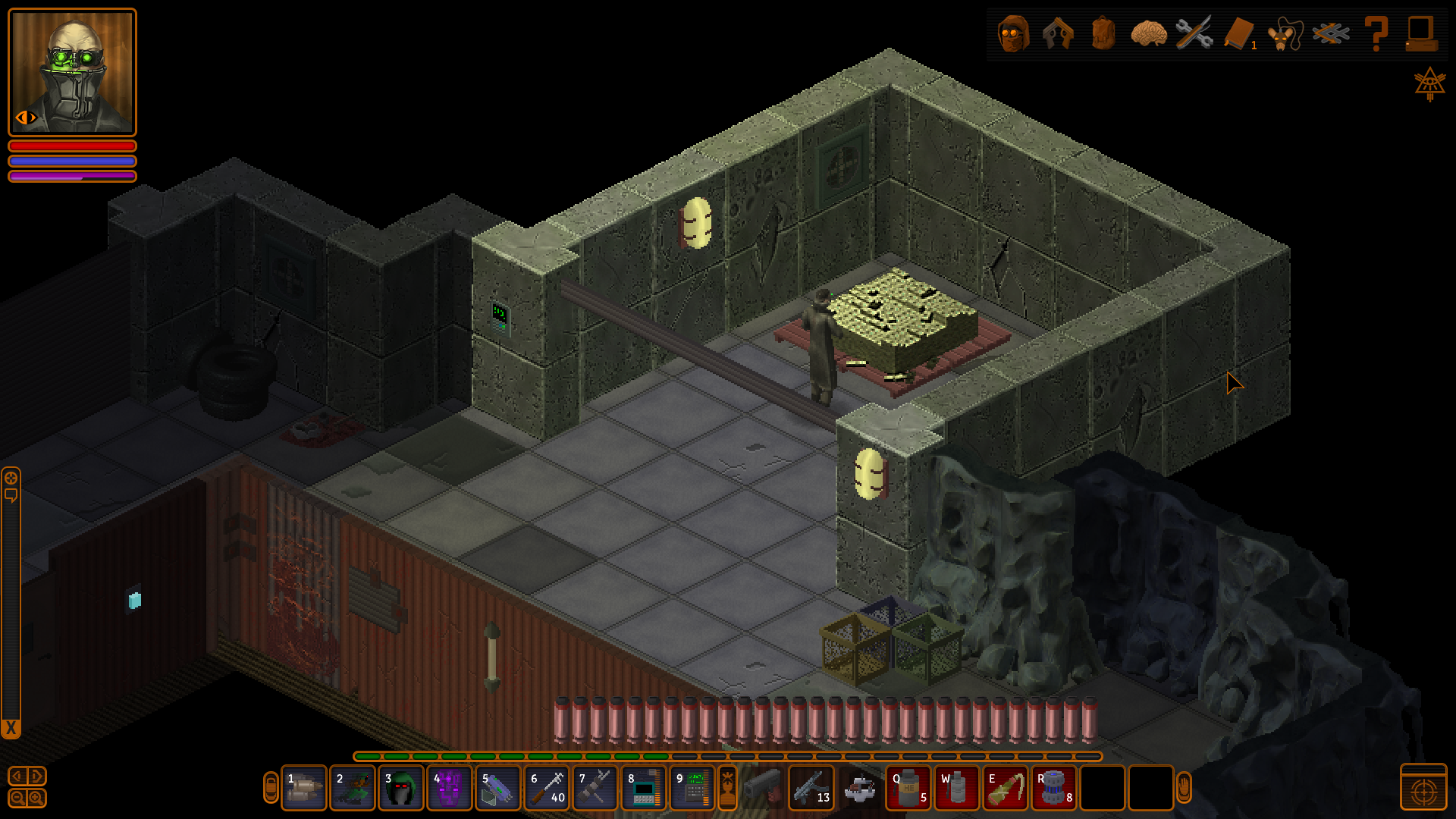Click the all-seeing eye pyramid icon

click(x=1429, y=83)
